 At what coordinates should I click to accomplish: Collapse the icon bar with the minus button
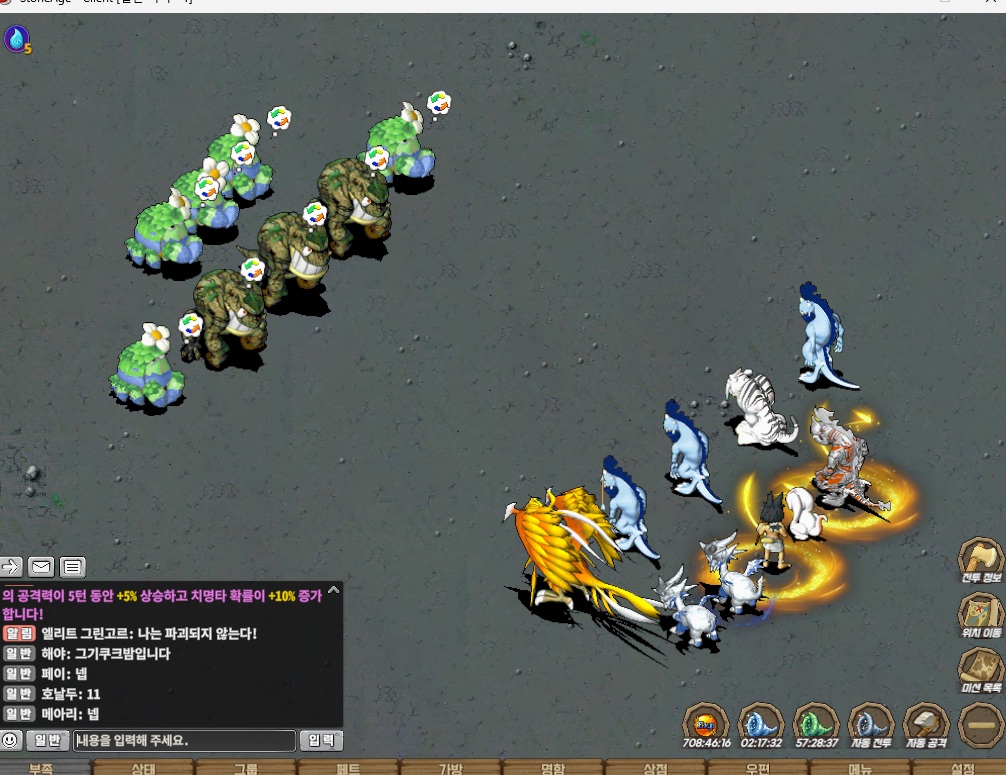[x=980, y=723]
